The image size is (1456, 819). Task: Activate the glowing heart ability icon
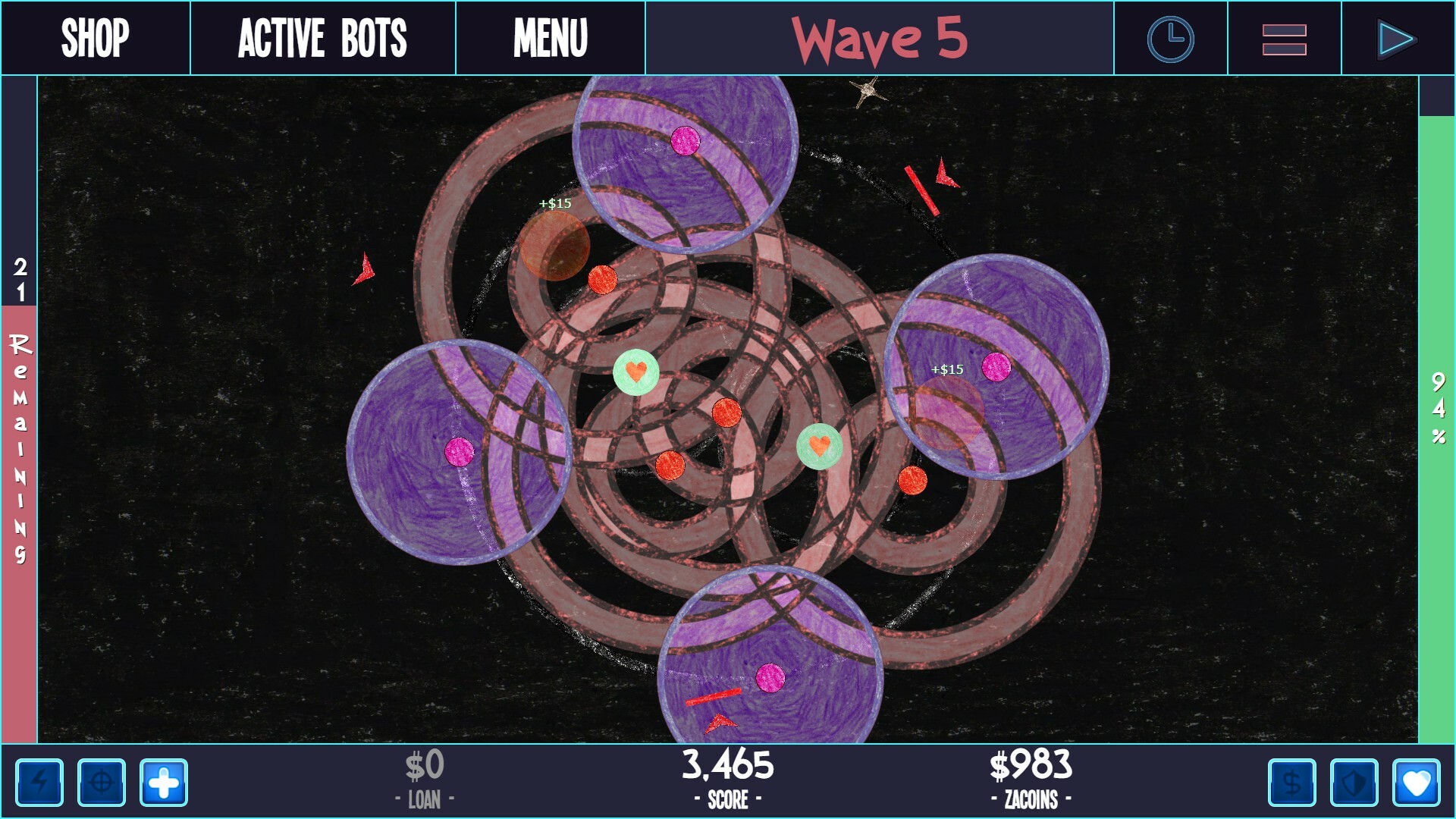tap(1417, 783)
